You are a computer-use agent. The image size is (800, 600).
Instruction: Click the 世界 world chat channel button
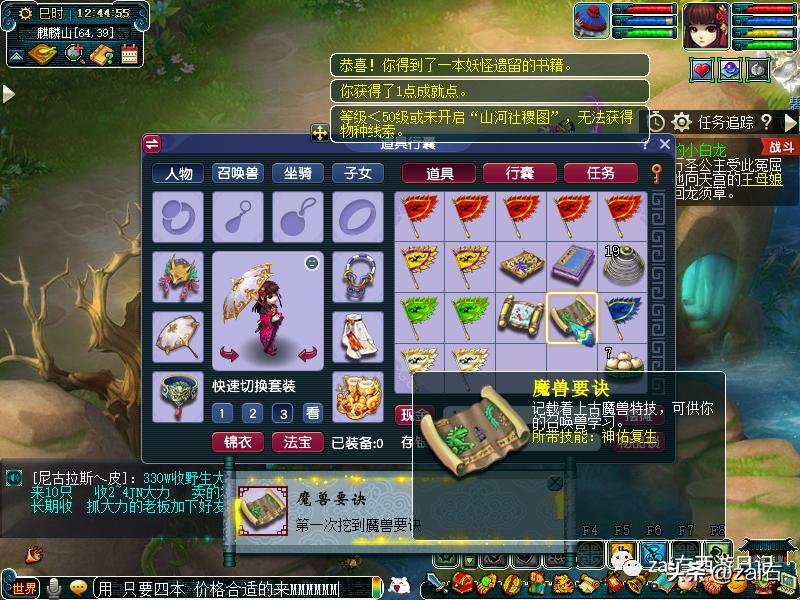pyautogui.click(x=24, y=587)
